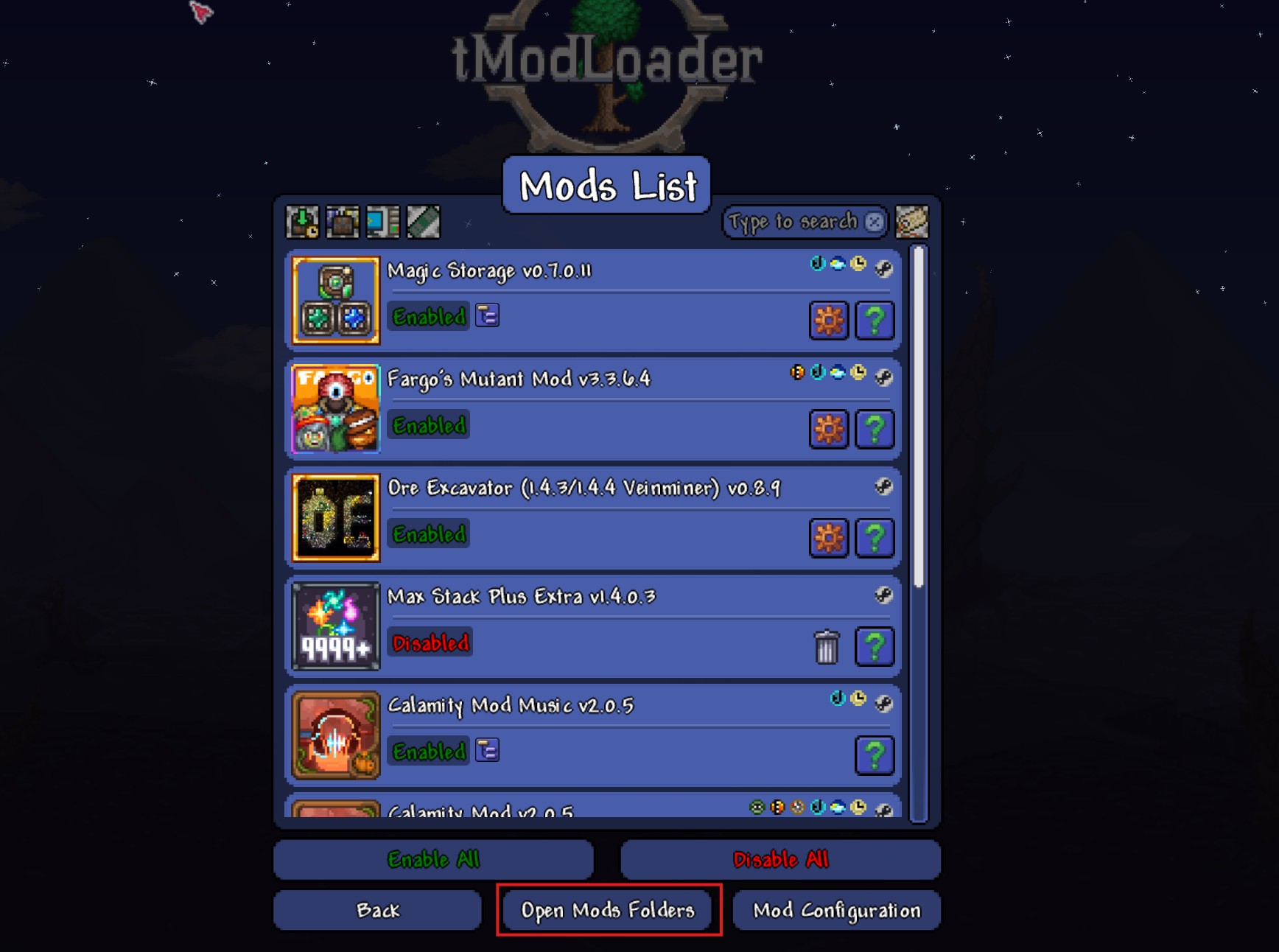
Task: Open Magic Storage mod configuration gear
Action: [828, 321]
